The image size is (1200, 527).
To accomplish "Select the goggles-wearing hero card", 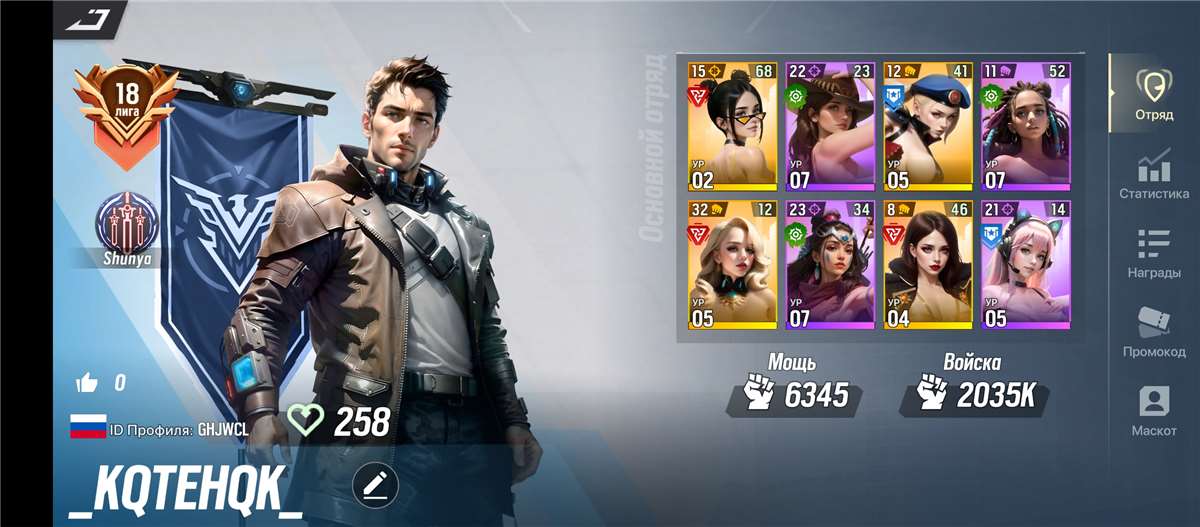I will pyautogui.click(x=830, y=264).
